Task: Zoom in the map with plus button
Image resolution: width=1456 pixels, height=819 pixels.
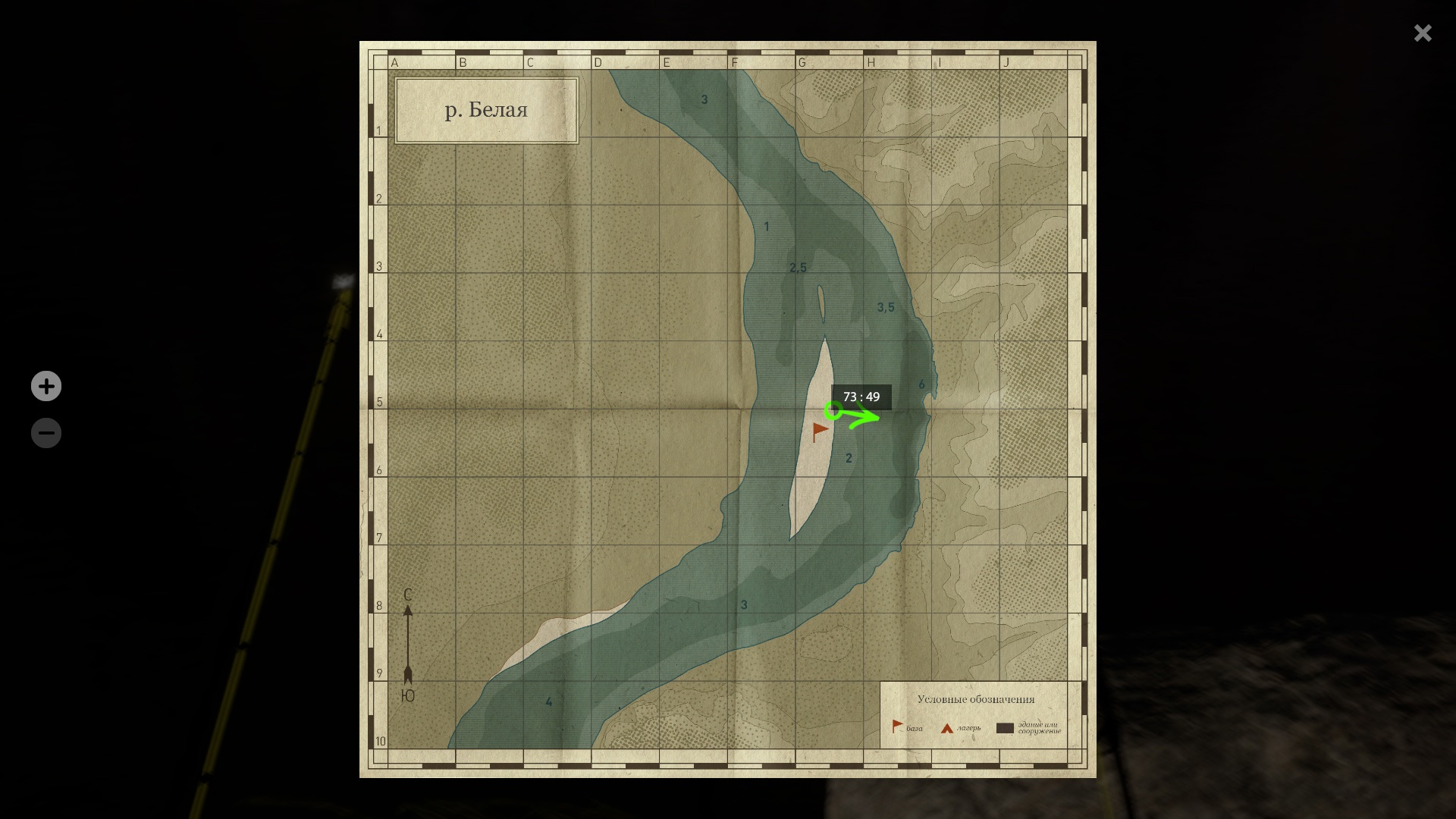Action: point(46,386)
